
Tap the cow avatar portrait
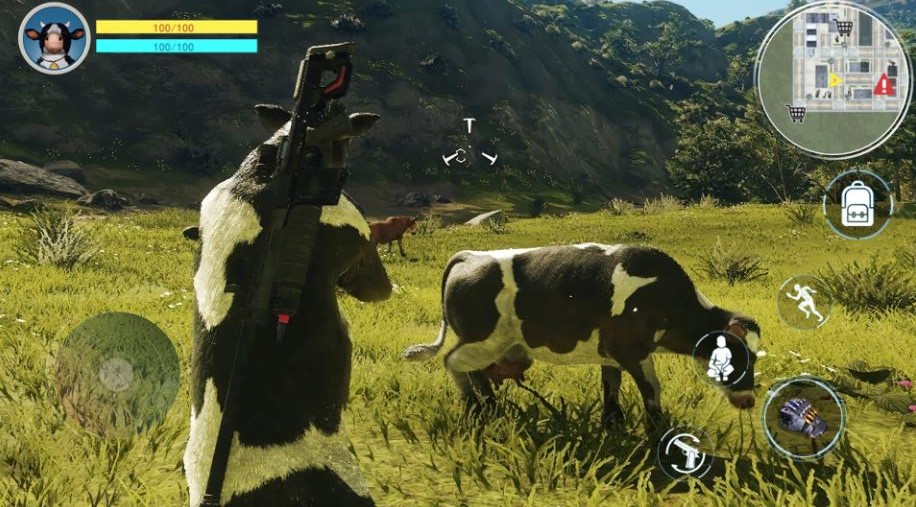point(54,38)
